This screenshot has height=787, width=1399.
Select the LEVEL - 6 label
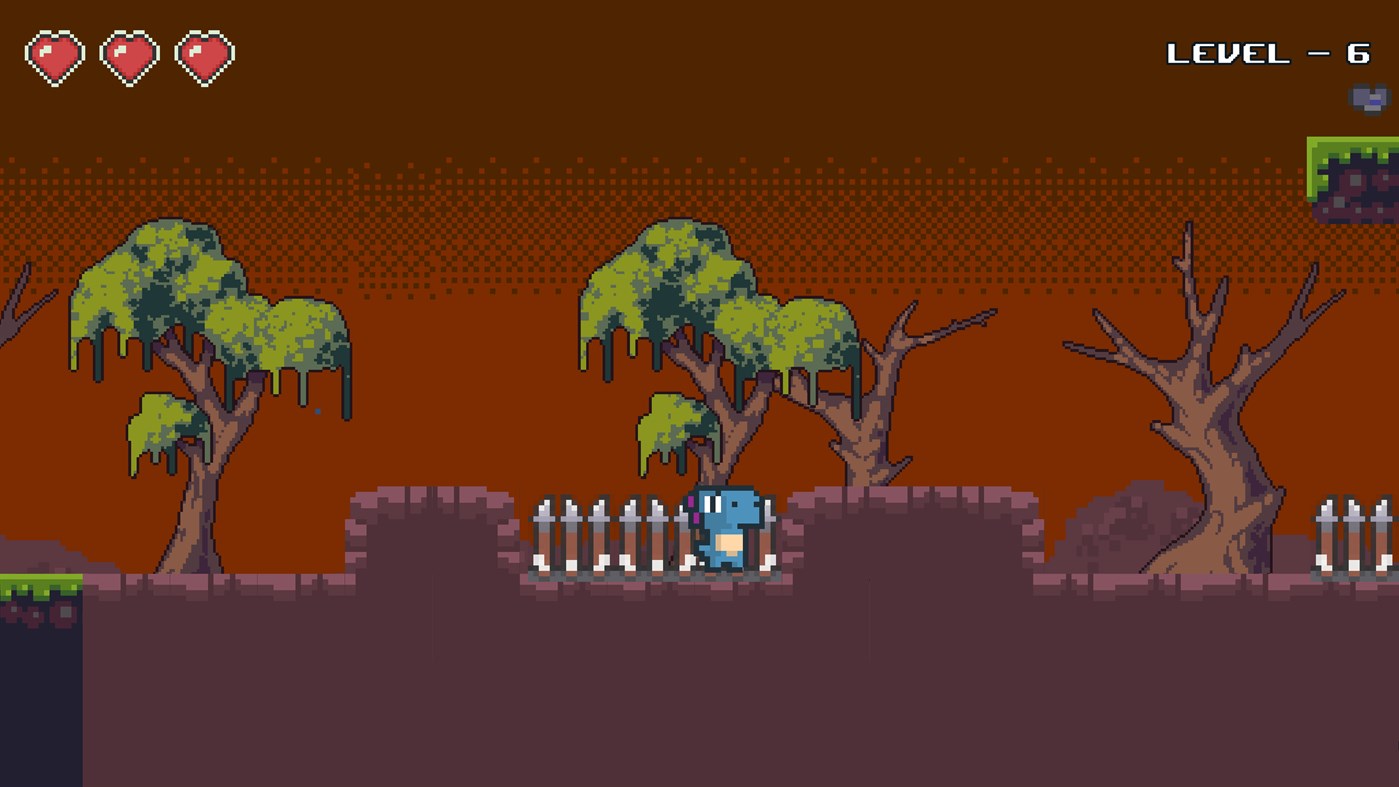1270,52
